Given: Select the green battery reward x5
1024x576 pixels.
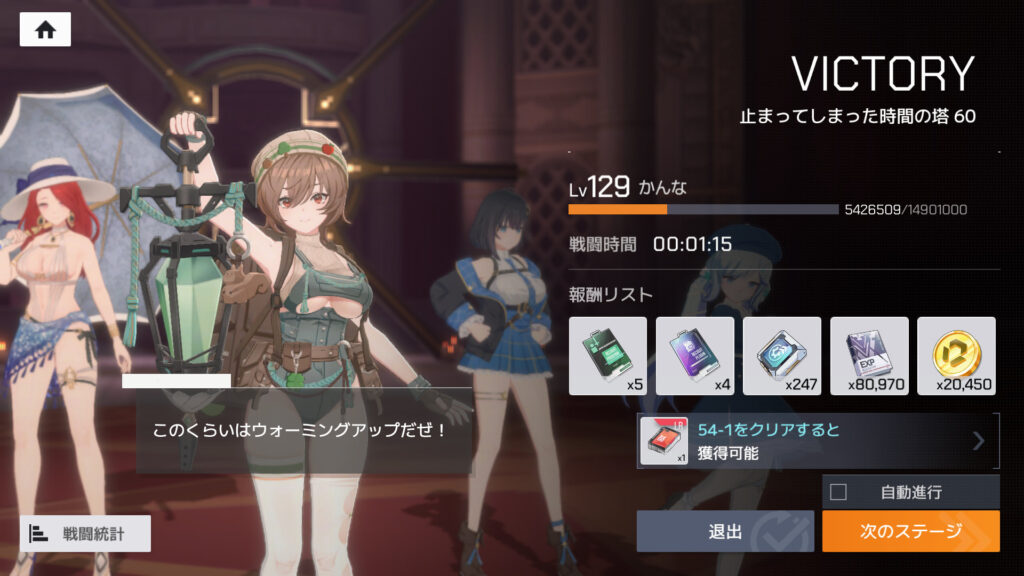Looking at the screenshot, I should click(x=608, y=356).
